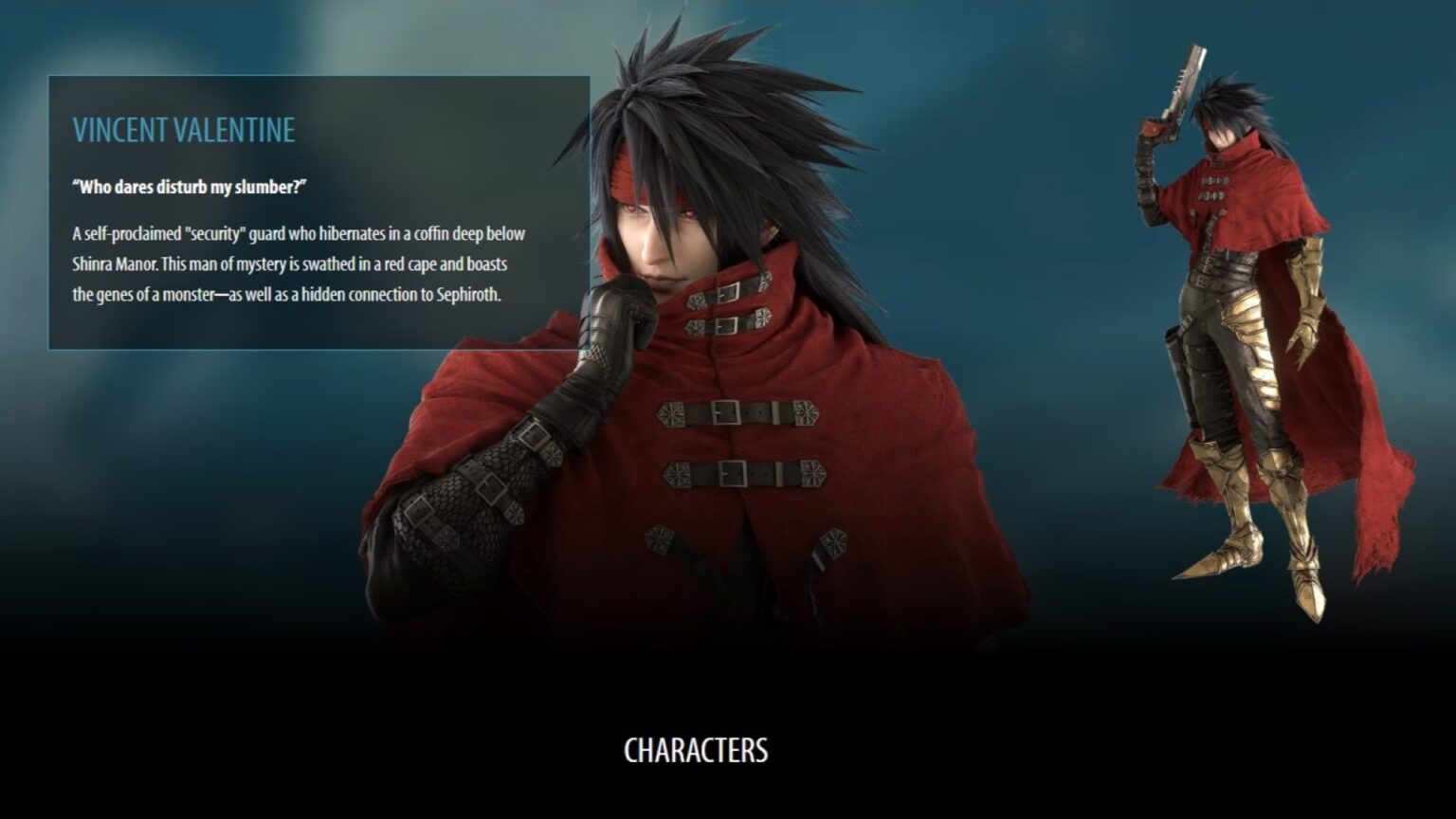
Task: Open the CHARACTERS section label
Action: (x=699, y=750)
